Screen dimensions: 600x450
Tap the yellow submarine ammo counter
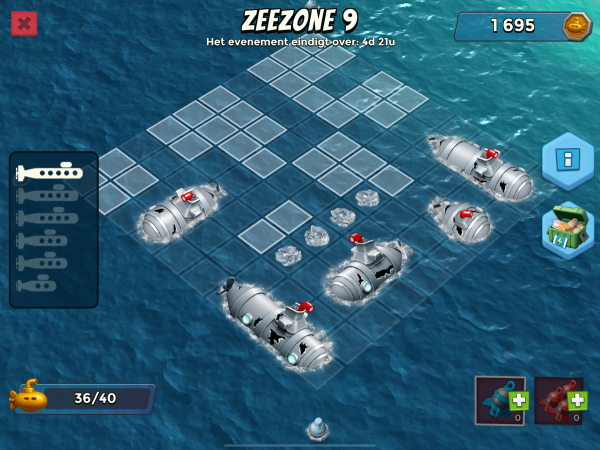coord(80,398)
